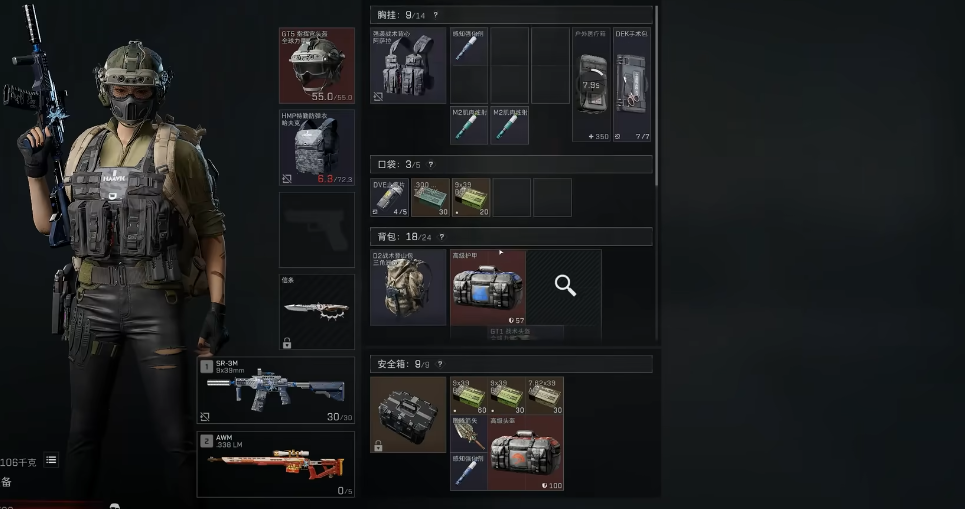Select the D2 tactical hiking backpack
The image size is (965, 509).
(x=408, y=288)
